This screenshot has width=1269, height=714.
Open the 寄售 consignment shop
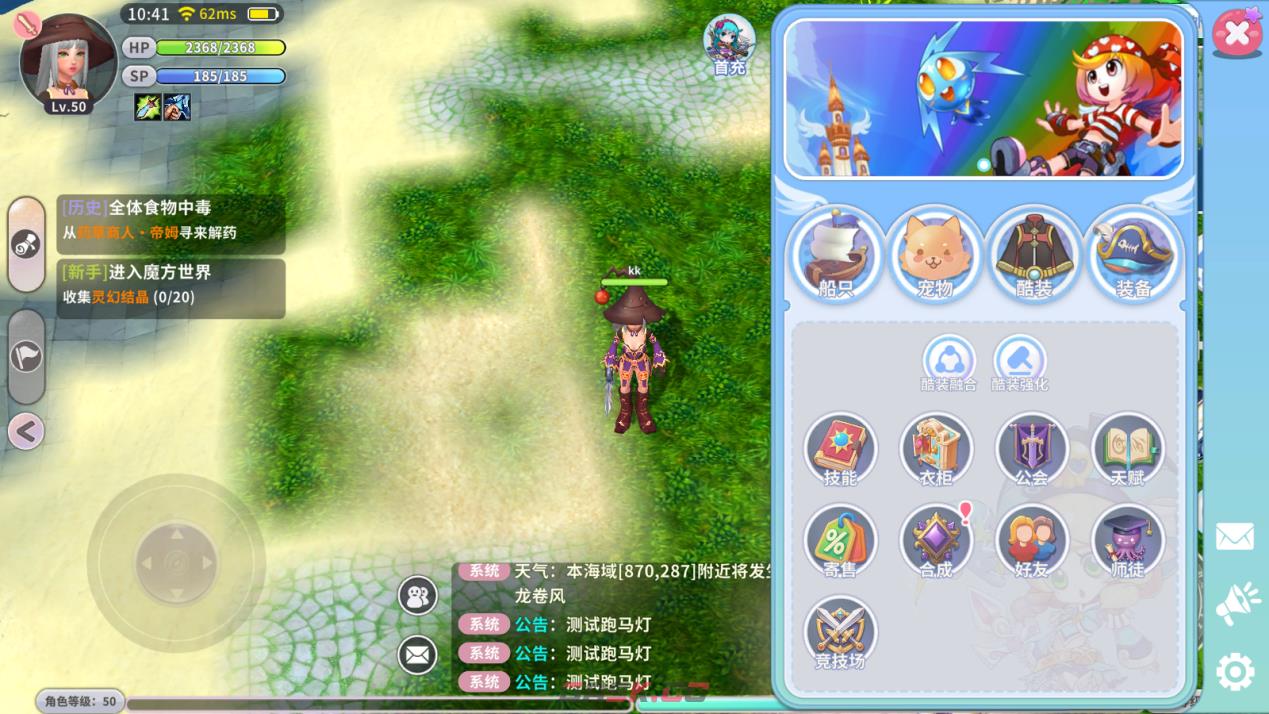coord(840,541)
